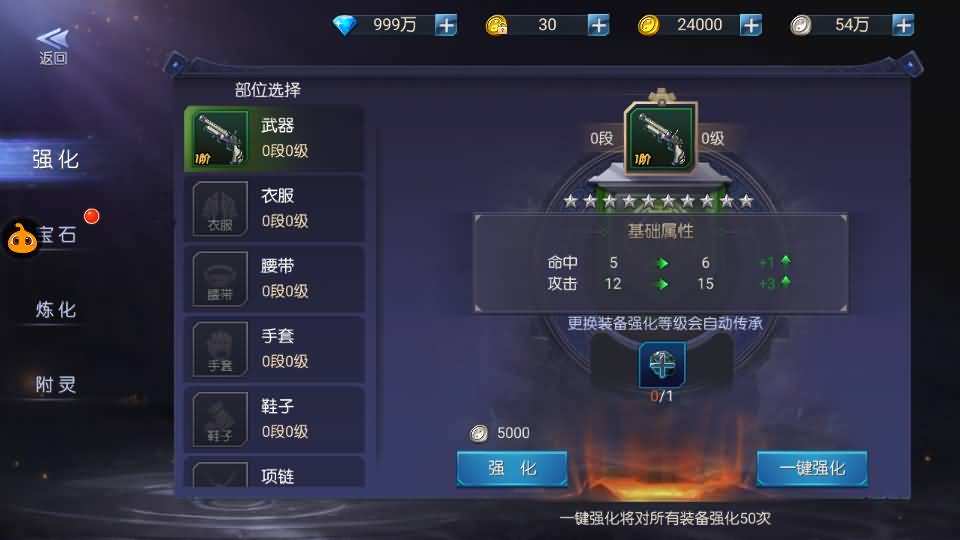The width and height of the screenshot is (960, 540).
Task: Select the 衣服 equipment slot row
Action: pos(274,208)
